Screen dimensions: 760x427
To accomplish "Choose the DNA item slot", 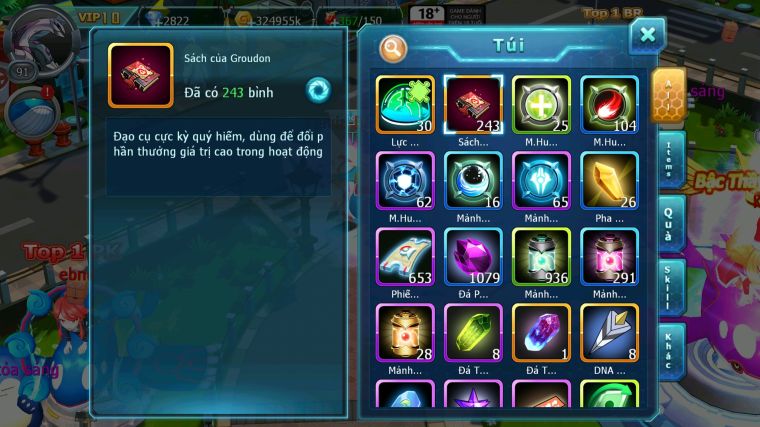I will point(609,333).
